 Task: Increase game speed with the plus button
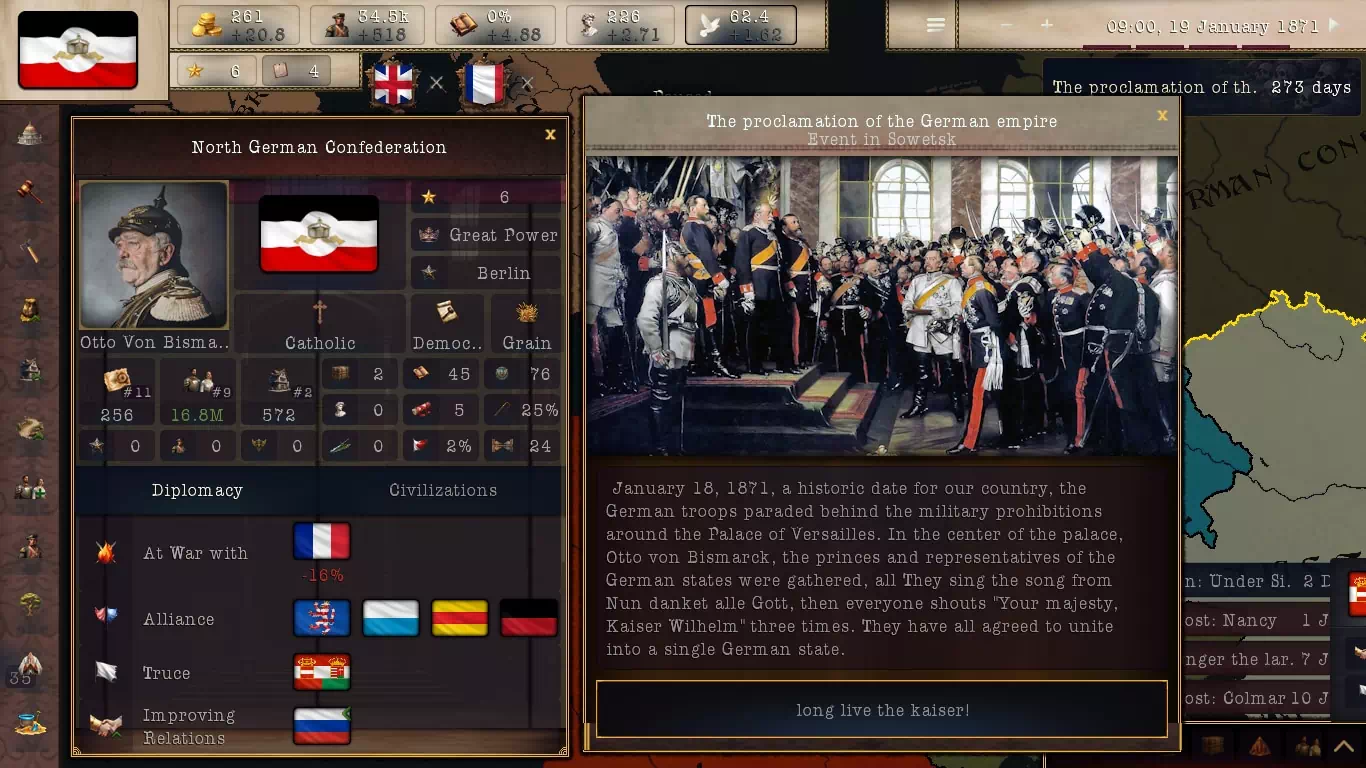click(1046, 25)
